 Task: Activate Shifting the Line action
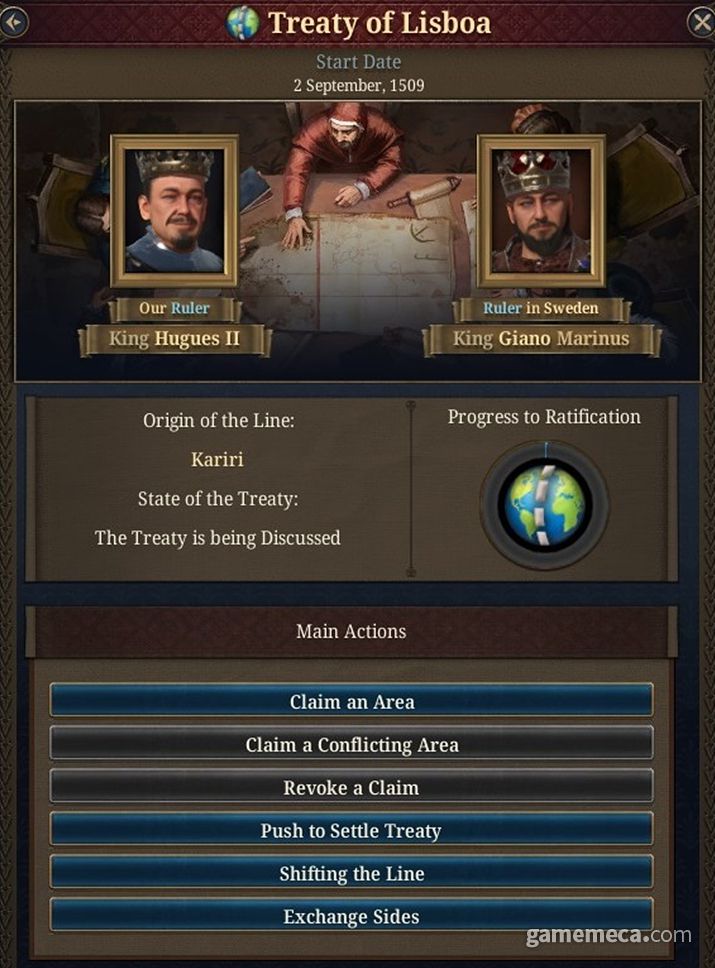coord(351,873)
